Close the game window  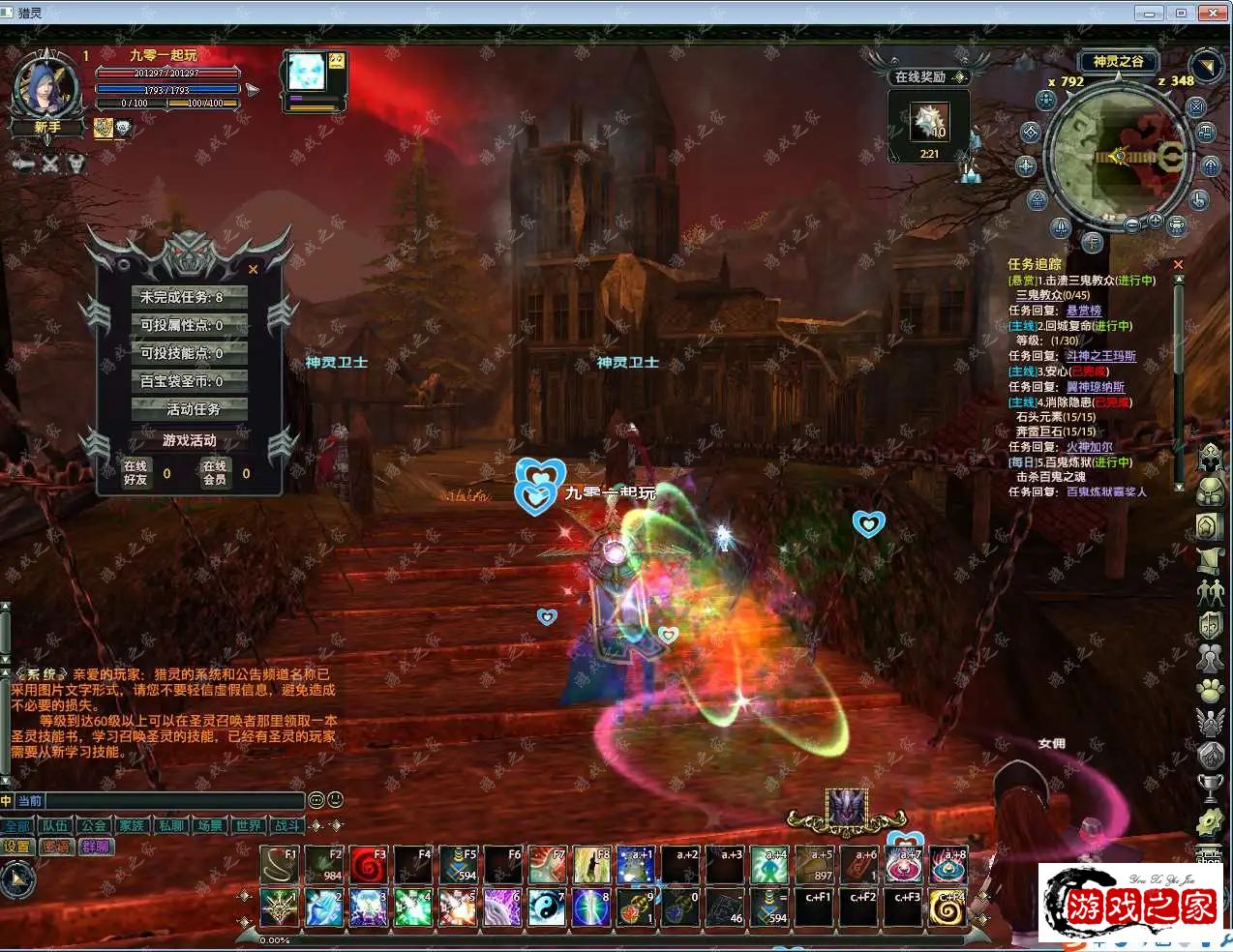tap(1214, 13)
